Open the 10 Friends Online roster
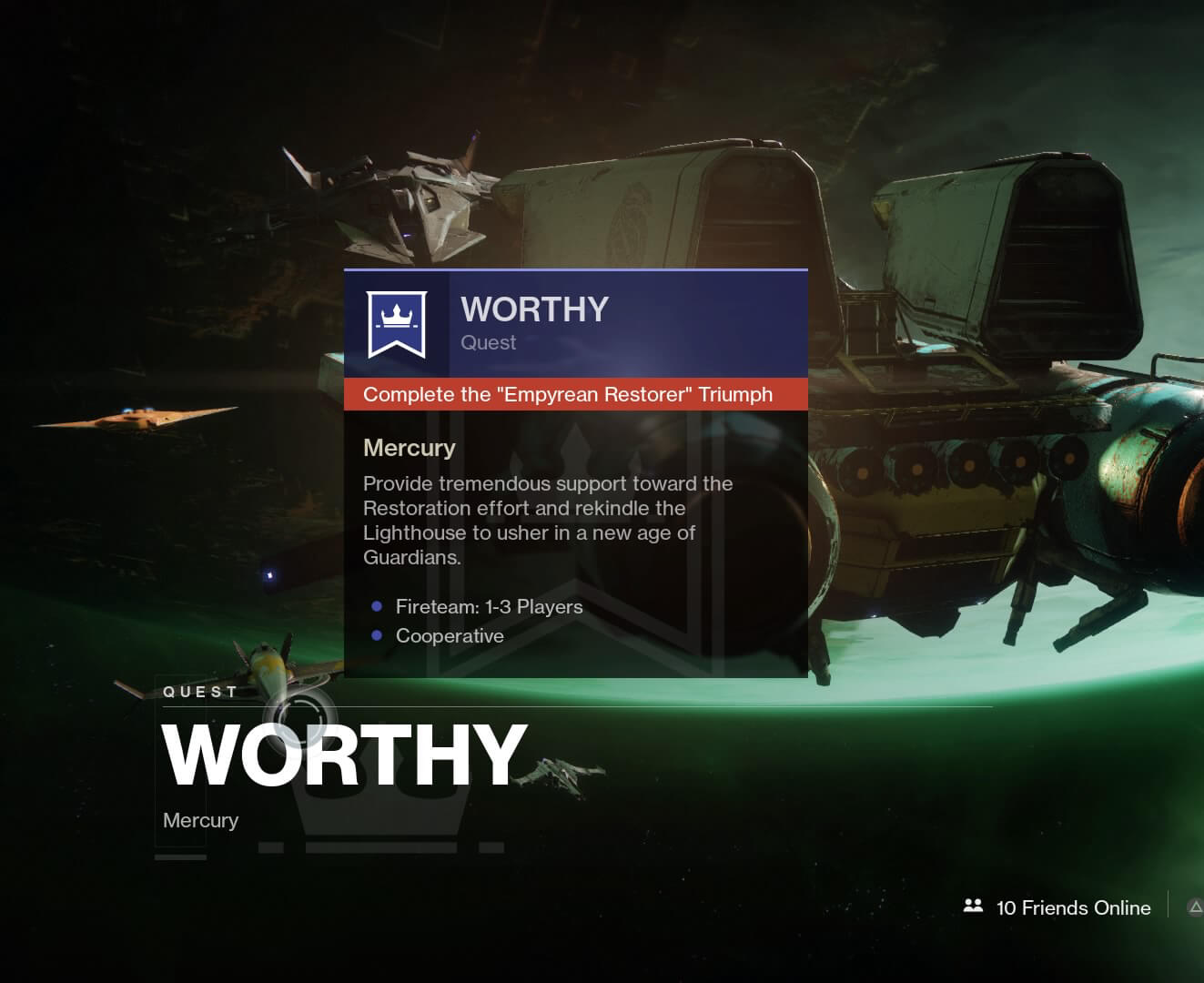The image size is (1204, 983). tap(1057, 907)
